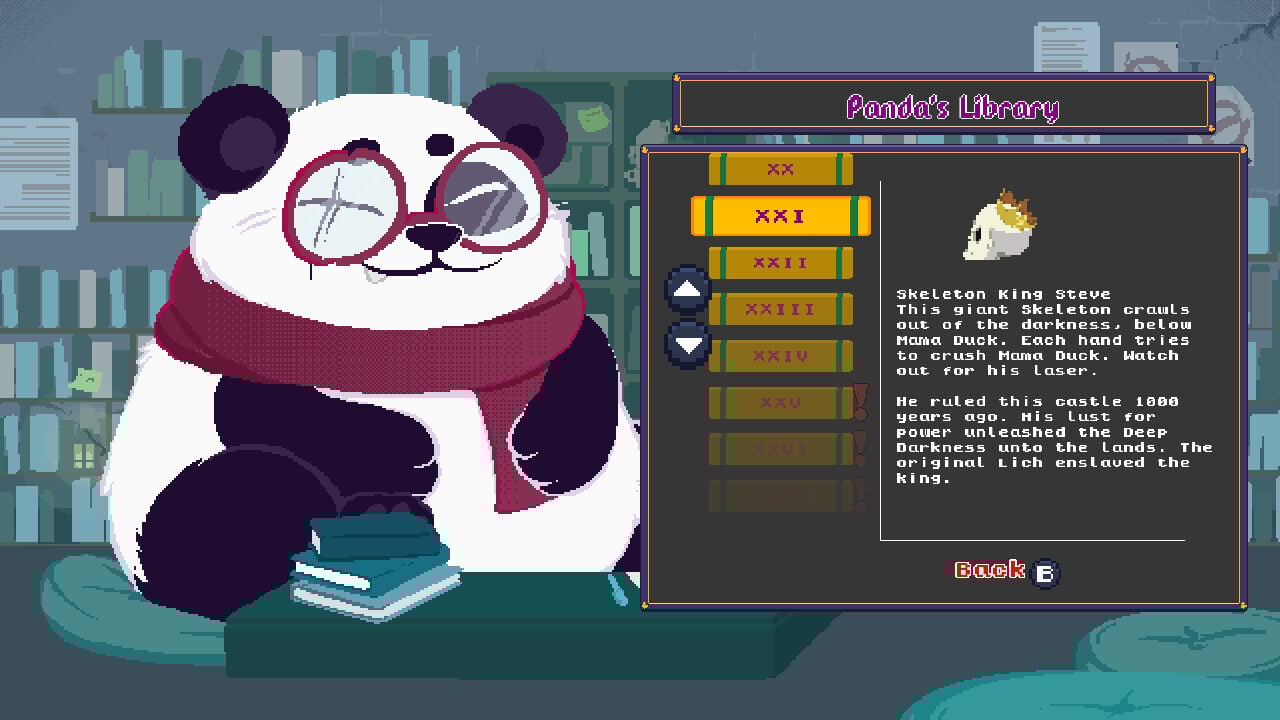
Task: Select book XX from Panda's Library
Action: (780, 170)
